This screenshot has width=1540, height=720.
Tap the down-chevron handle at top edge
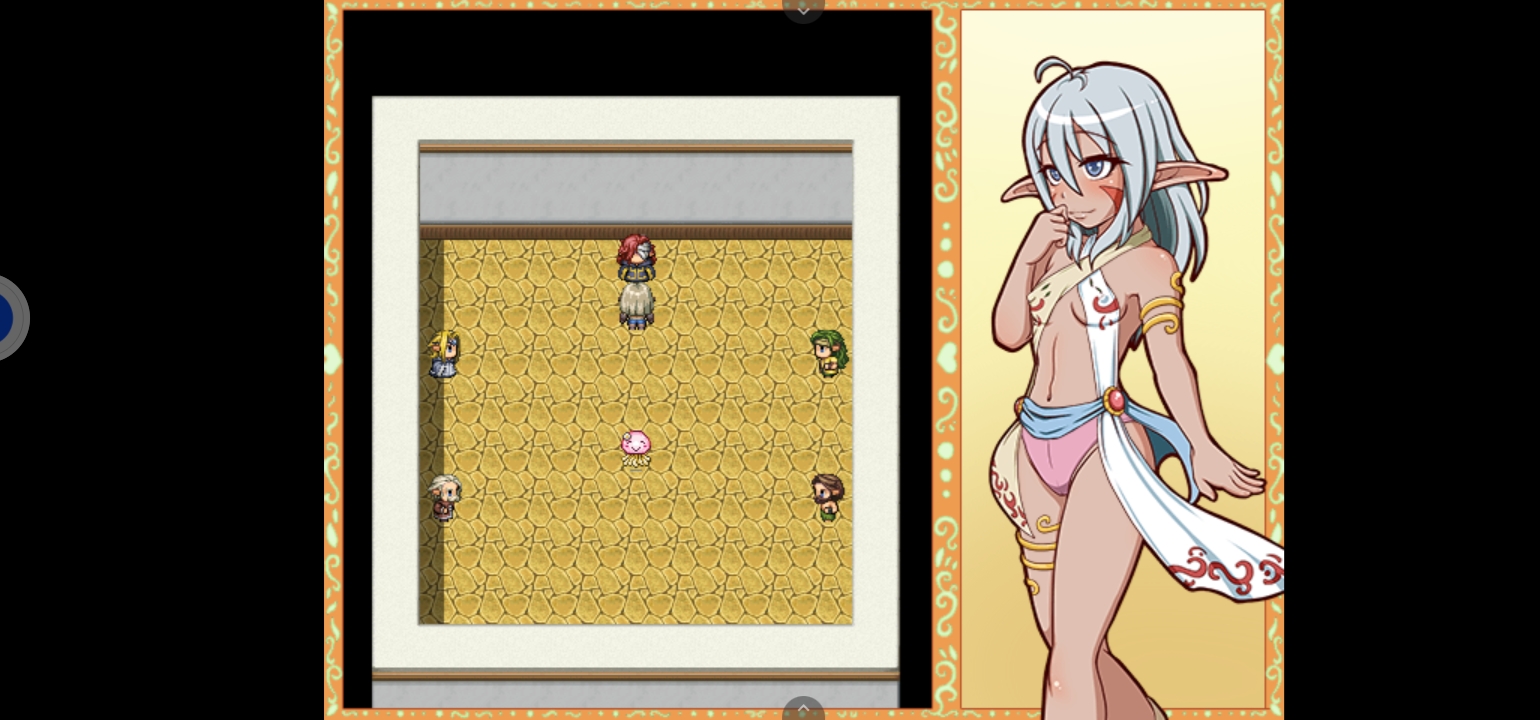[x=803, y=8]
